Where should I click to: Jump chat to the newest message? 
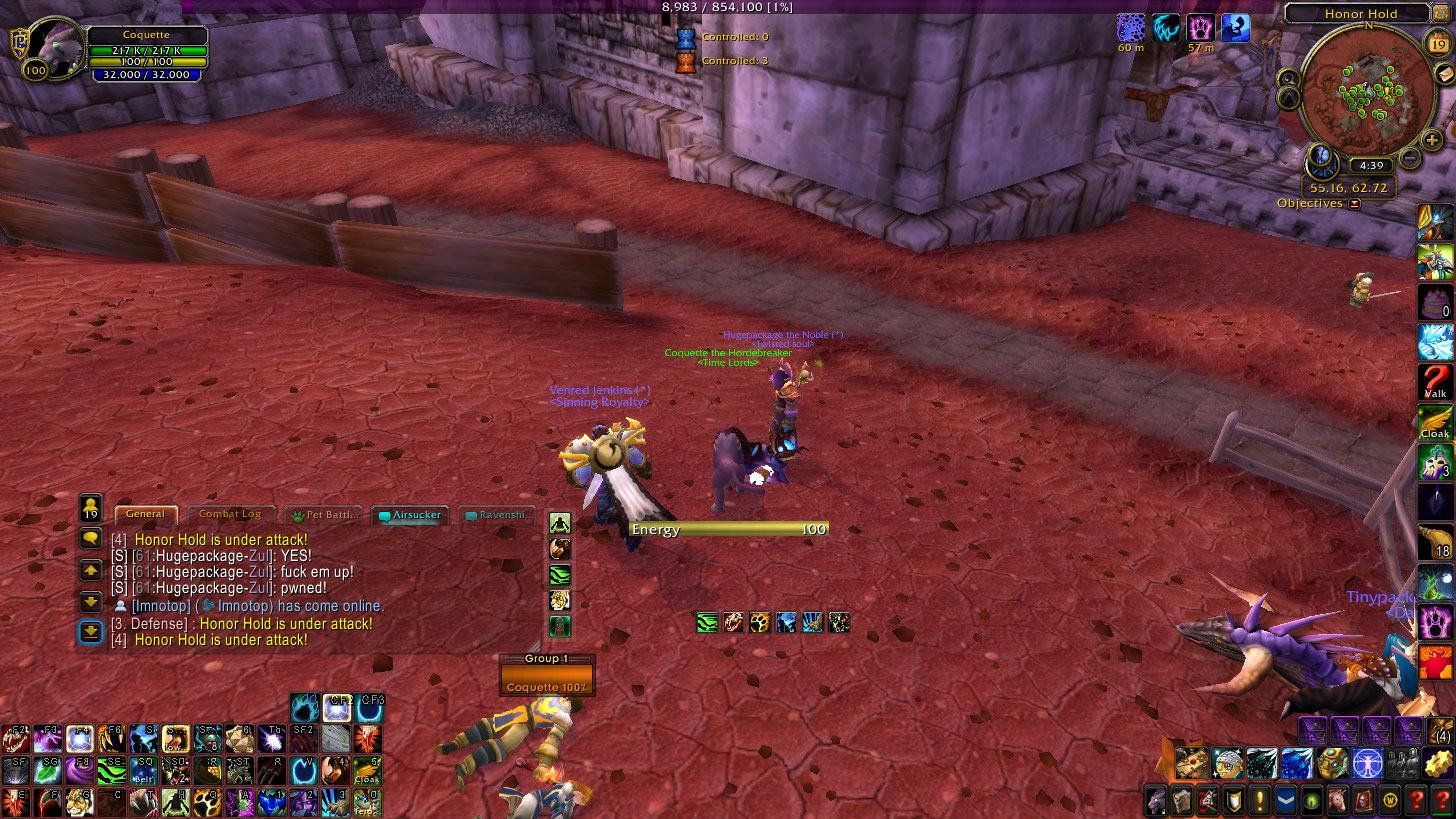(91, 632)
